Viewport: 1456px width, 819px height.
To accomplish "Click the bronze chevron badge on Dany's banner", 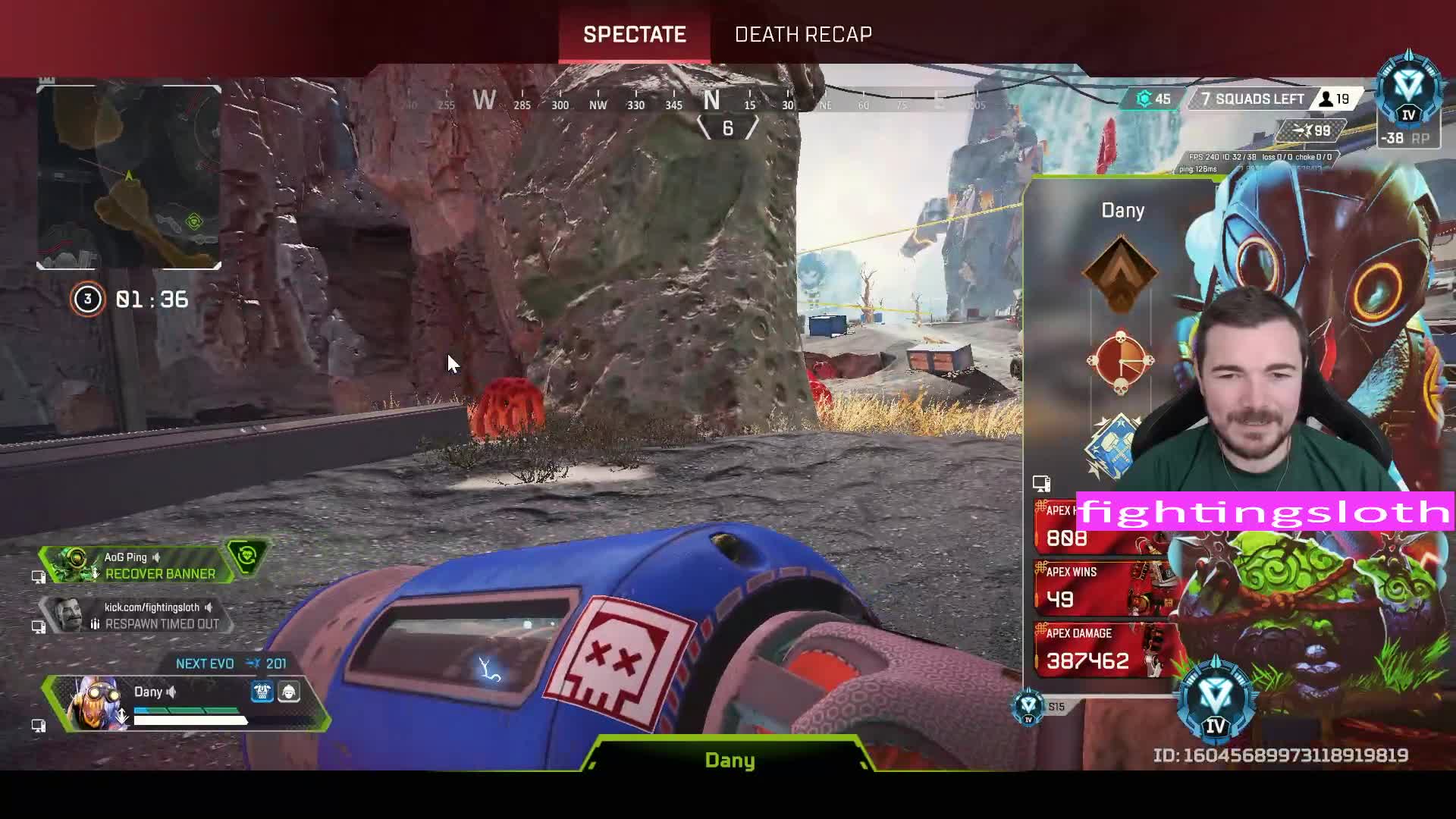I will coord(1120,274).
